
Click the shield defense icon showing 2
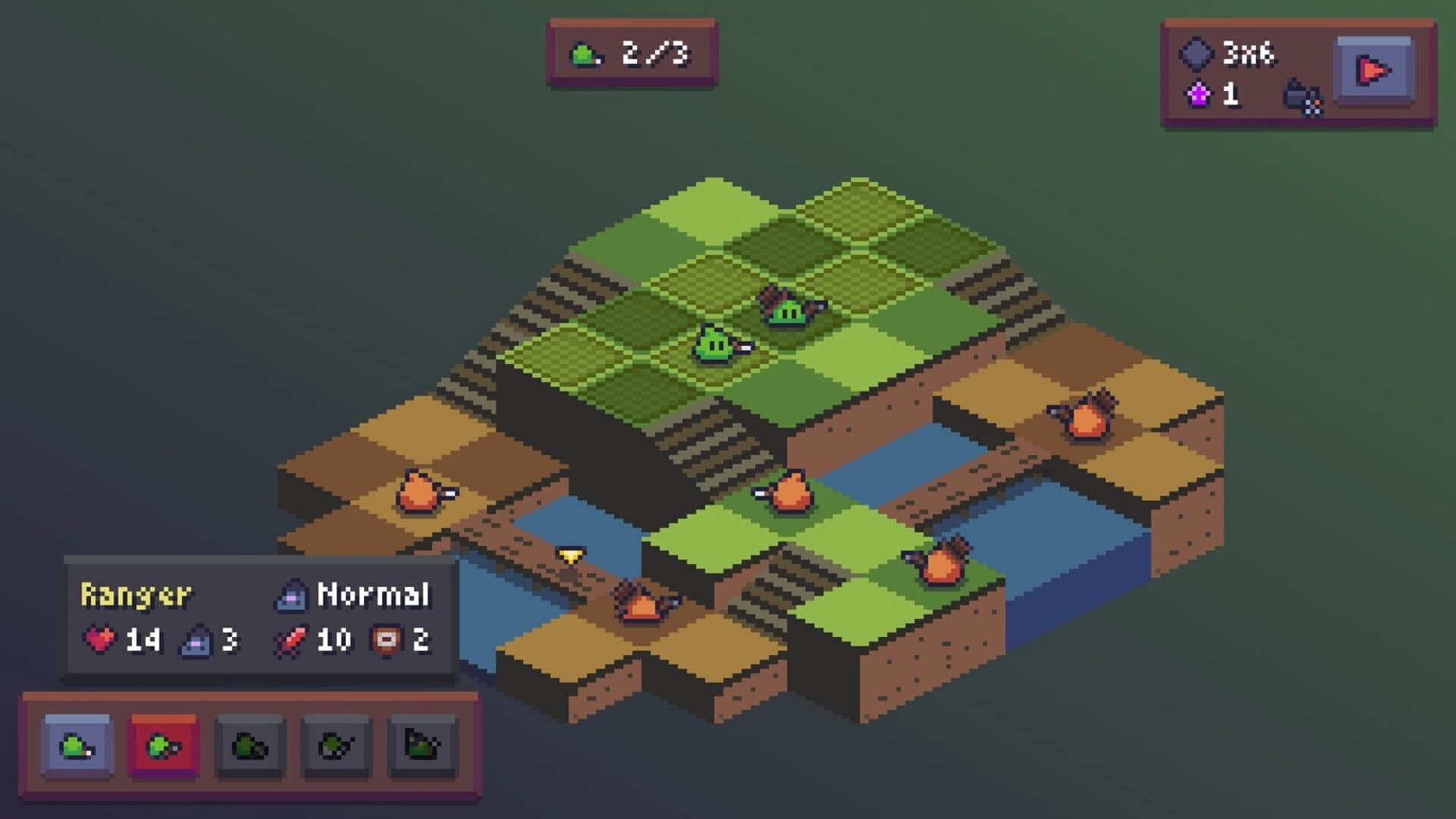(x=385, y=638)
